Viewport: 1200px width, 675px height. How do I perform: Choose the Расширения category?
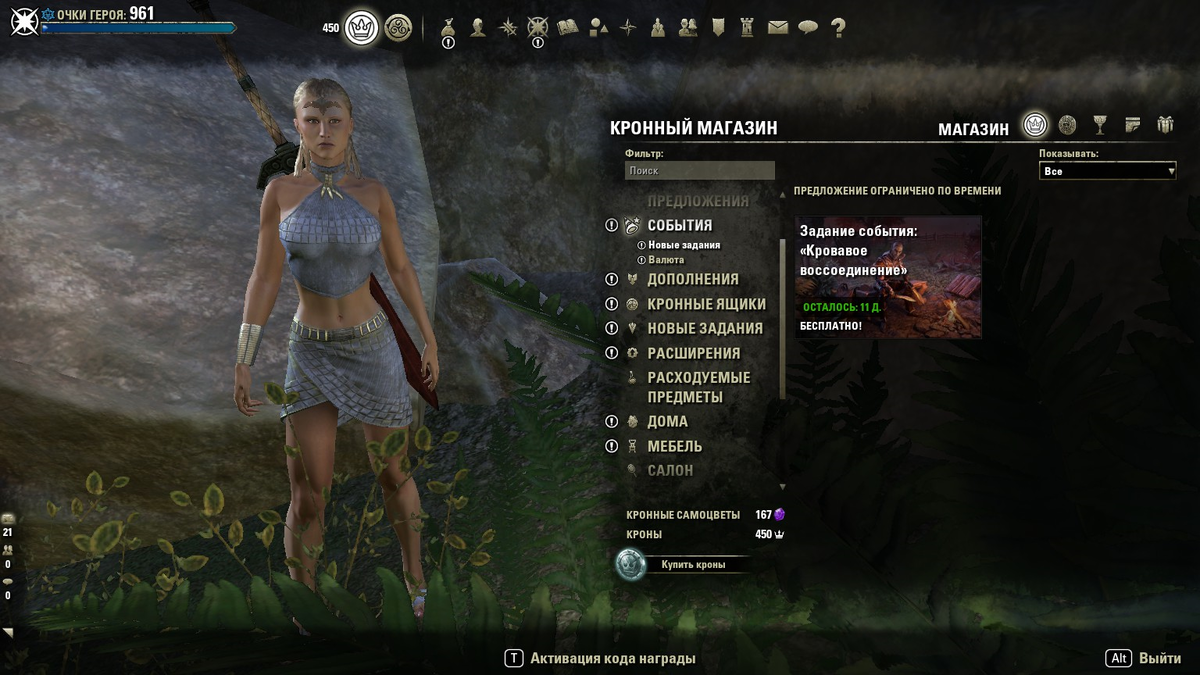click(x=693, y=353)
